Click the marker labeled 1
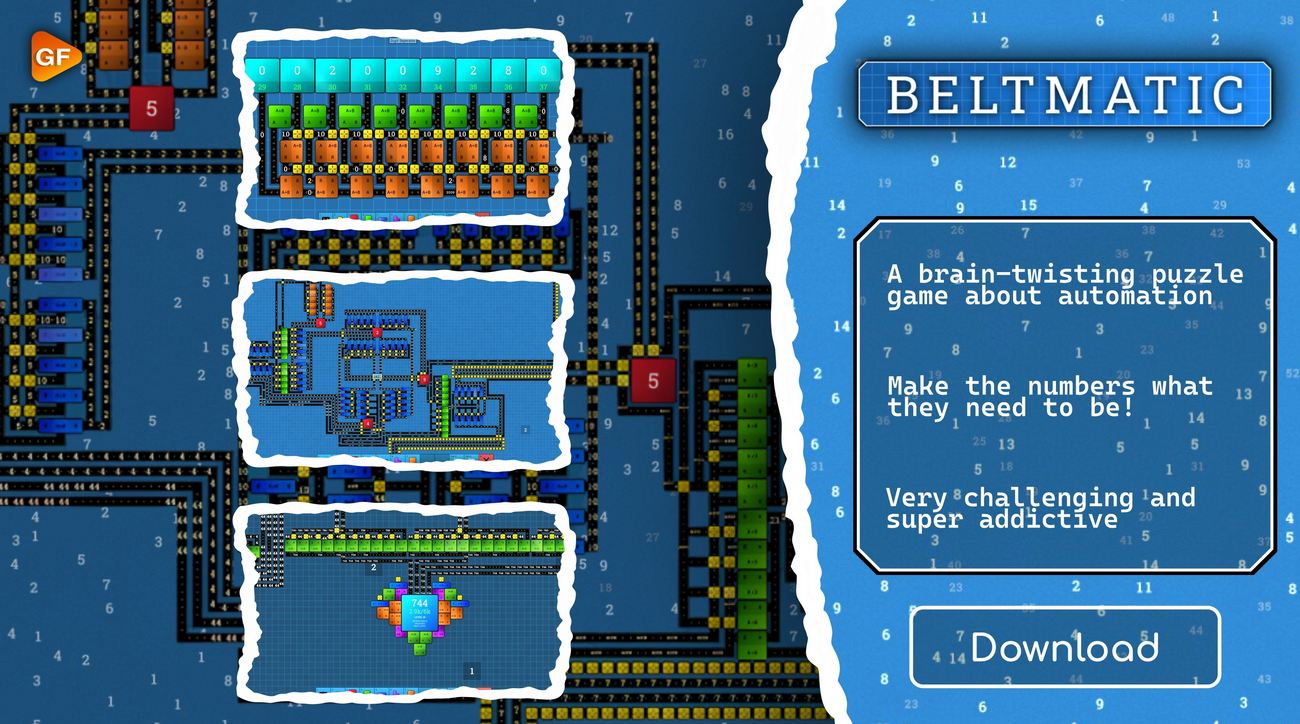This screenshot has height=724, width=1300. click(x=471, y=670)
